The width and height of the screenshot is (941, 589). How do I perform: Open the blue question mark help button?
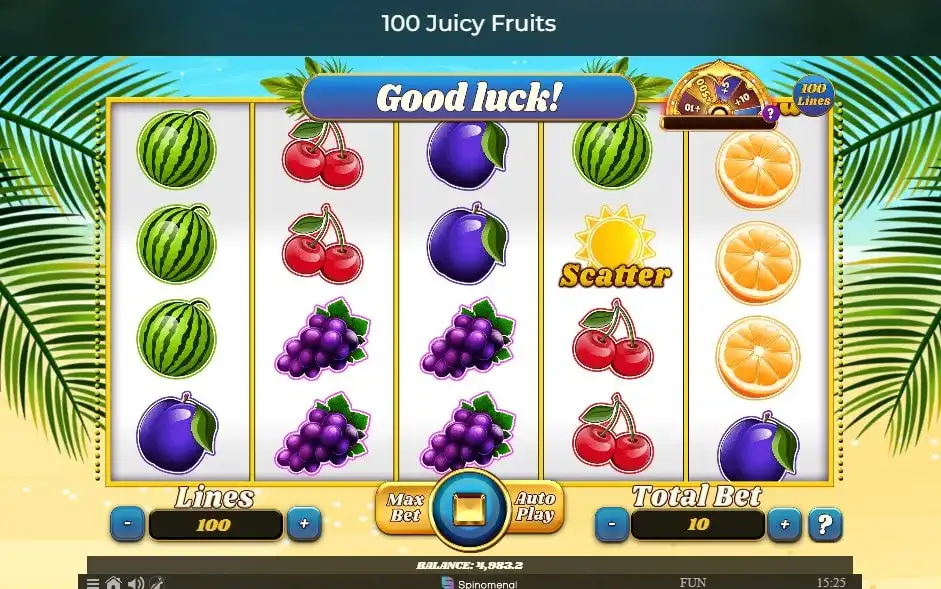click(x=824, y=523)
